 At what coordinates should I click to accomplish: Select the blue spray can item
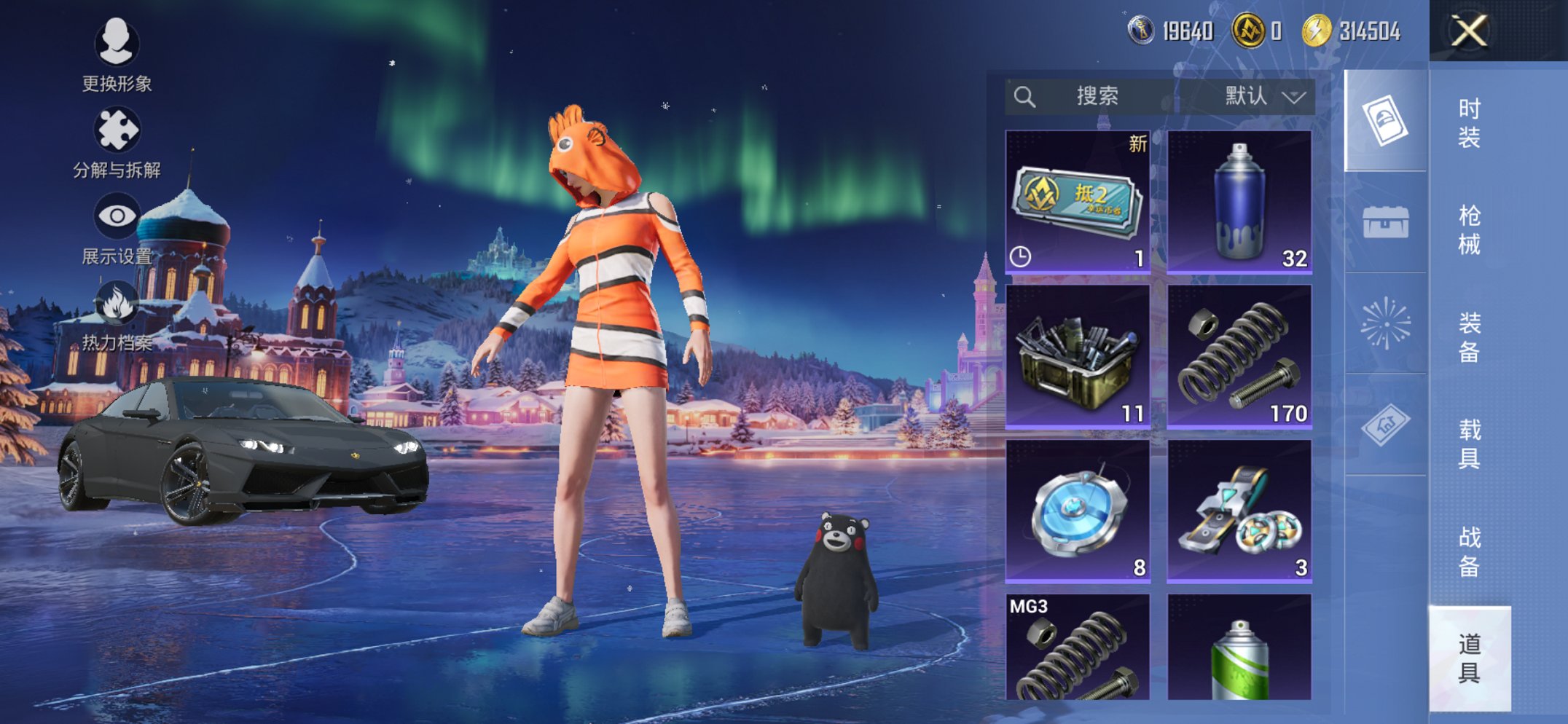[1239, 202]
